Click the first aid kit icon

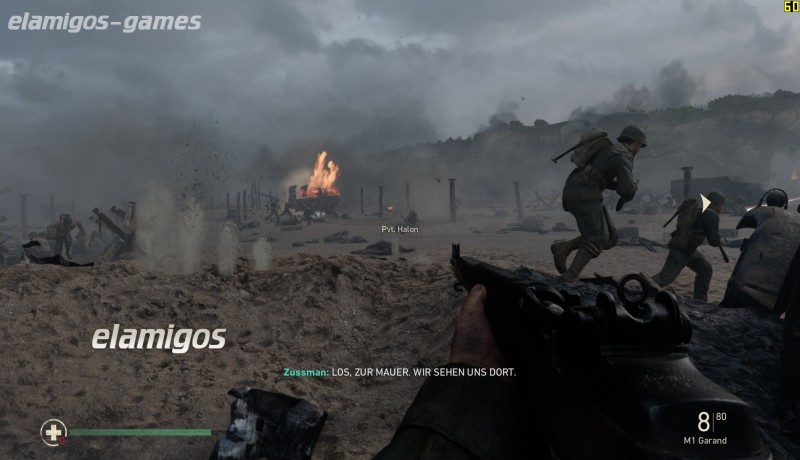click(53, 432)
